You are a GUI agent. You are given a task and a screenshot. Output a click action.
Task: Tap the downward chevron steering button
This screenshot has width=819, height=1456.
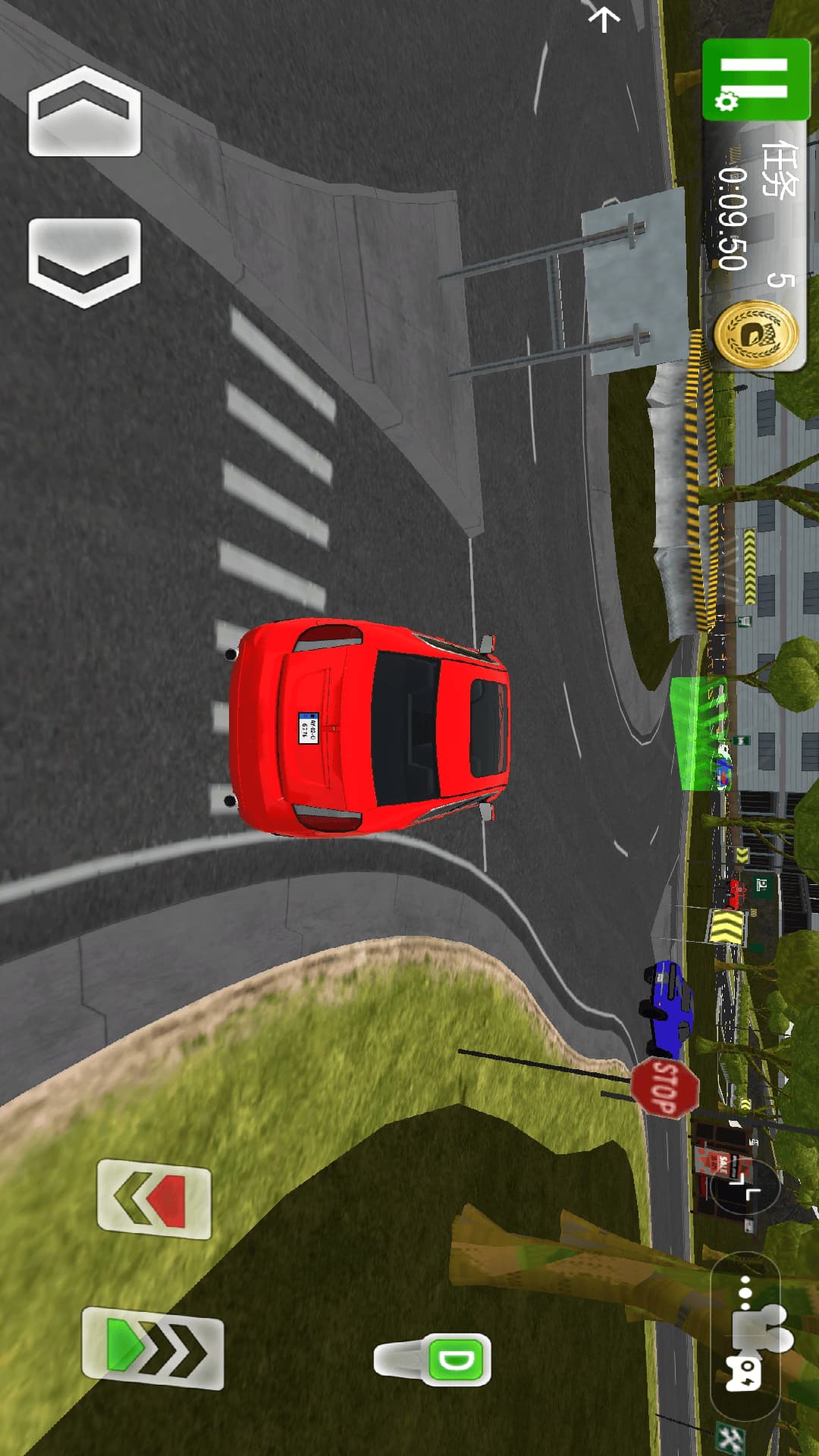[x=84, y=262]
